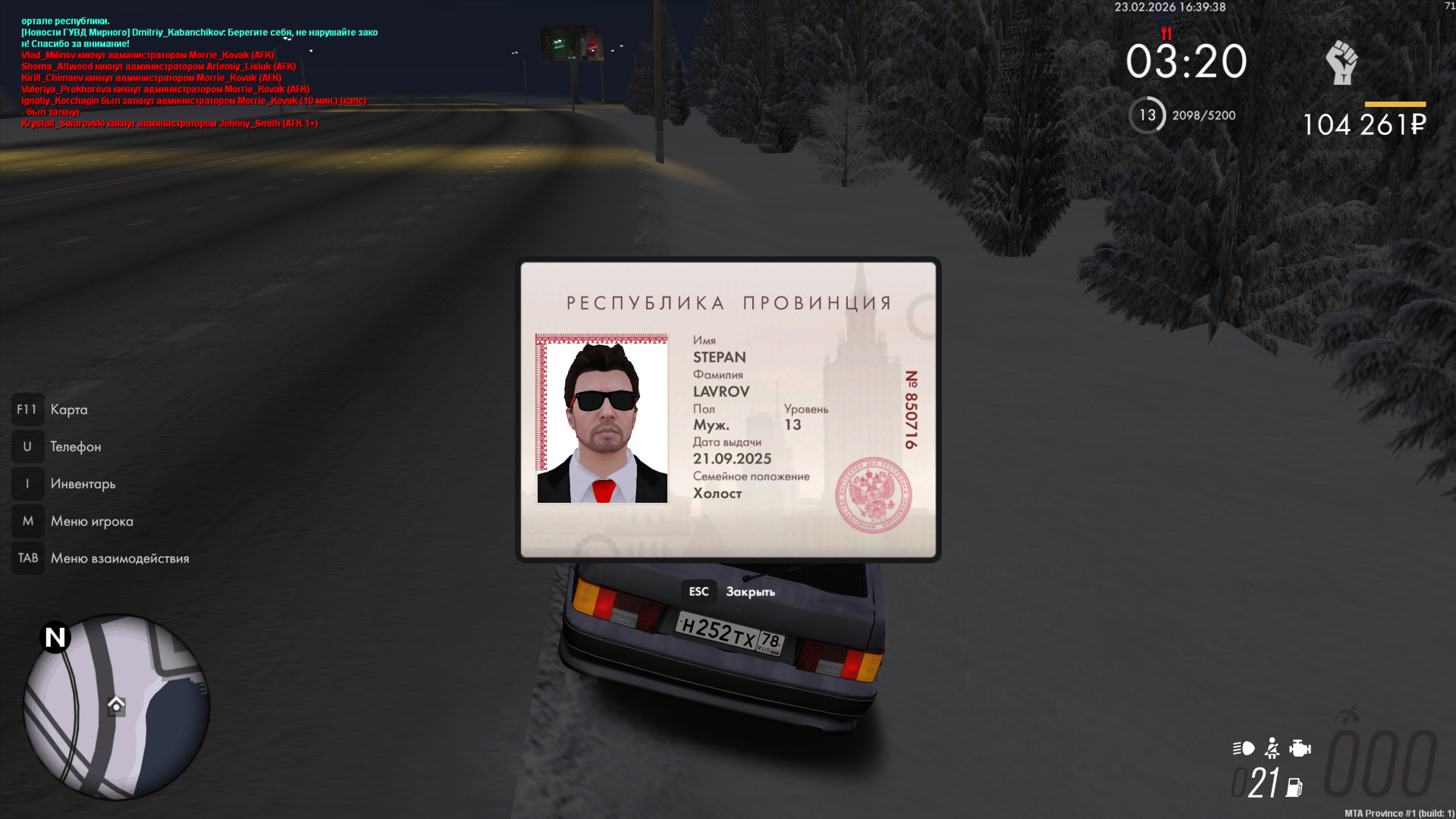1456x819 pixels.
Task: Select the house marker on minimap
Action: coord(116,705)
